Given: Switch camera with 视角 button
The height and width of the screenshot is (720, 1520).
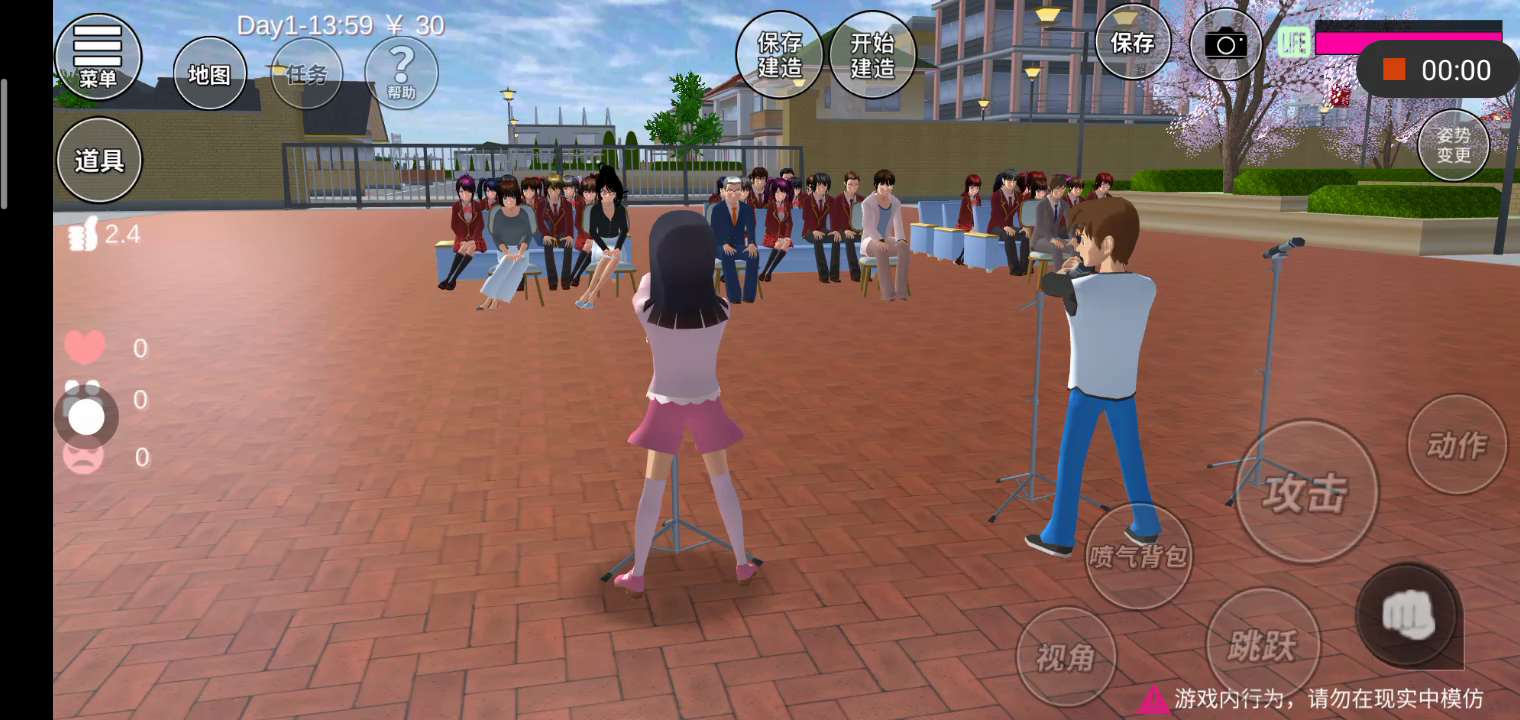Looking at the screenshot, I should [1066, 657].
